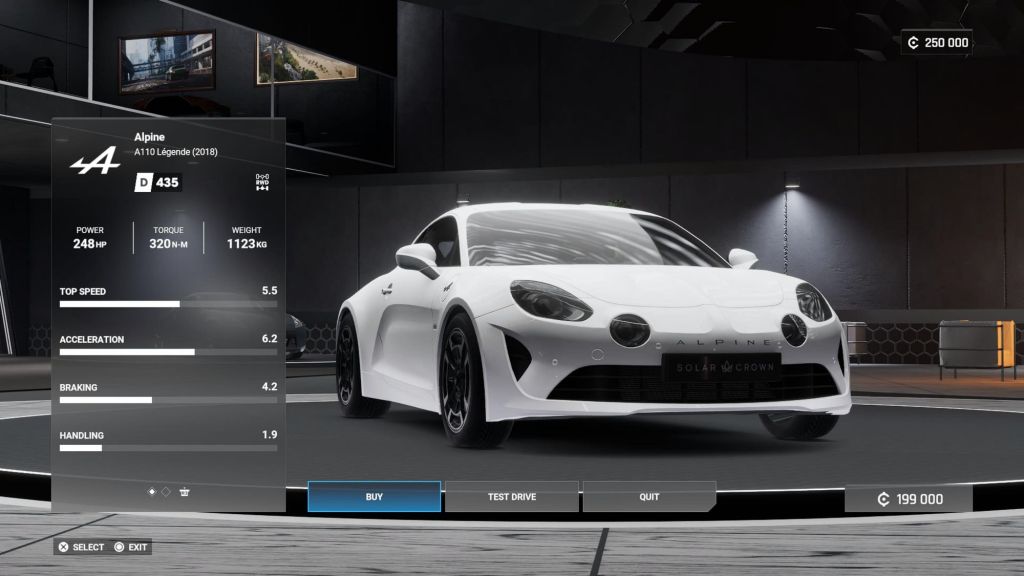Select the first filled diamond page indicator

(x=152, y=492)
